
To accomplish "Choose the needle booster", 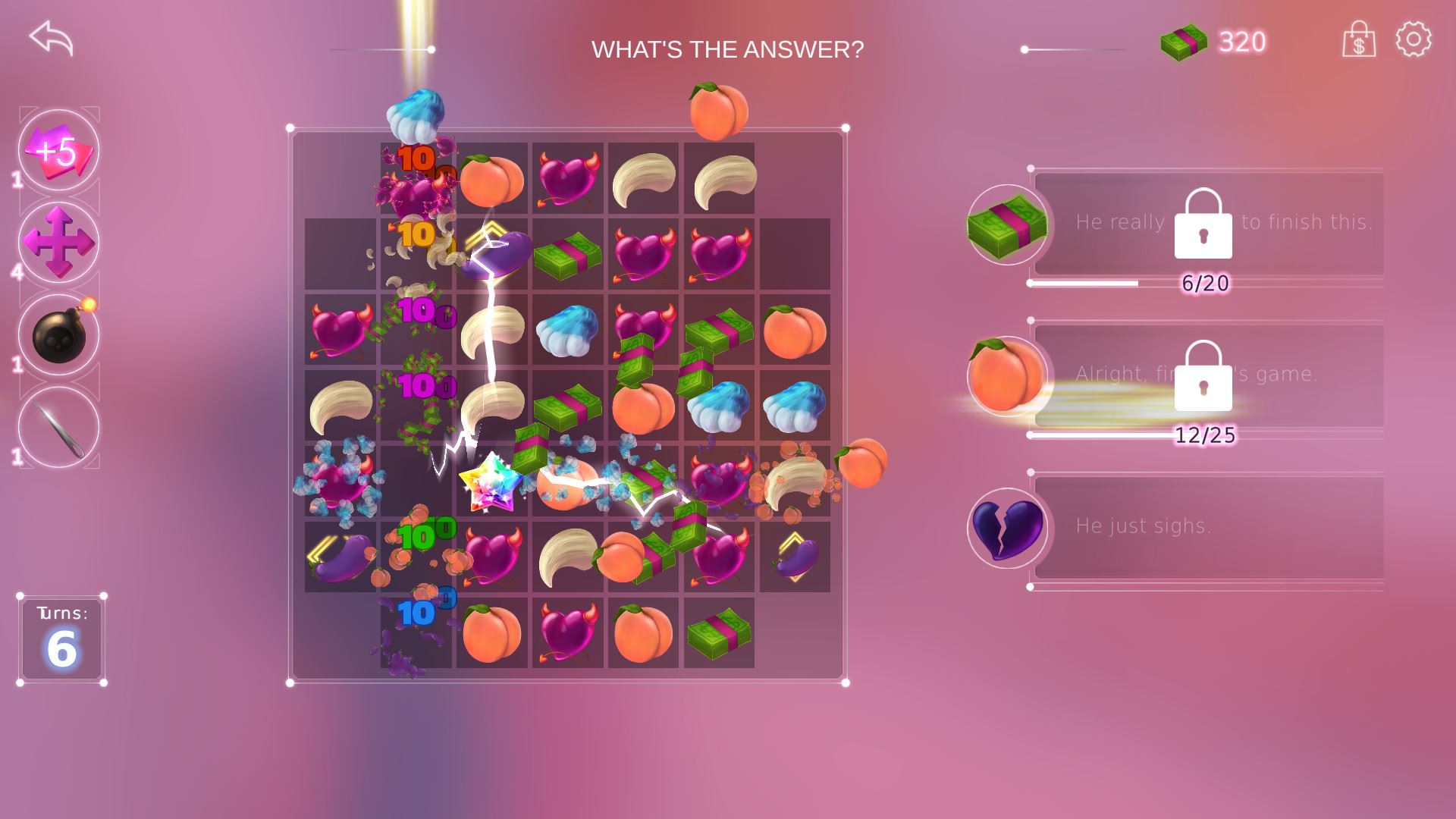I will [58, 427].
